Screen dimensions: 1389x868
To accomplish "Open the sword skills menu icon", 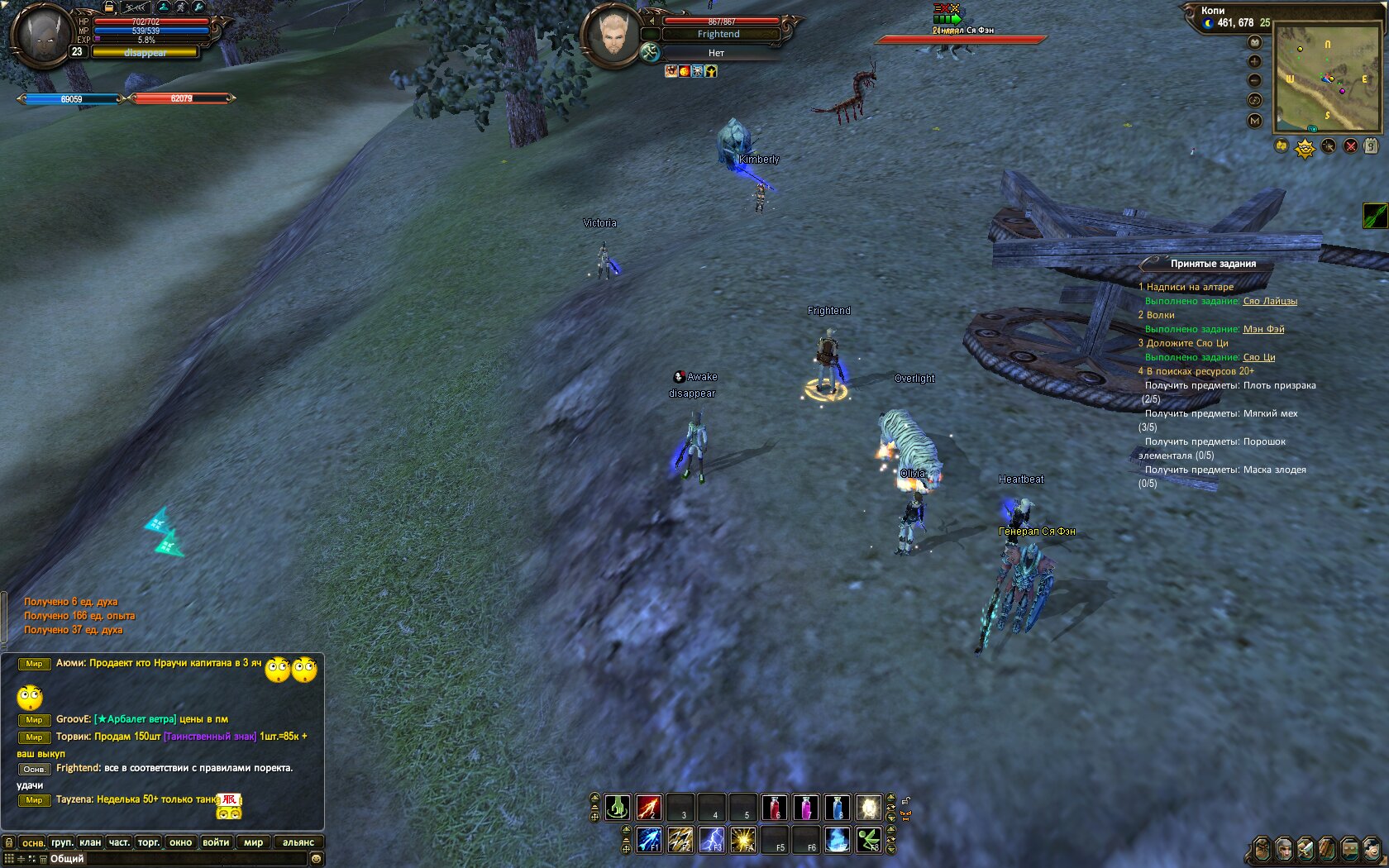I will 1305,849.
